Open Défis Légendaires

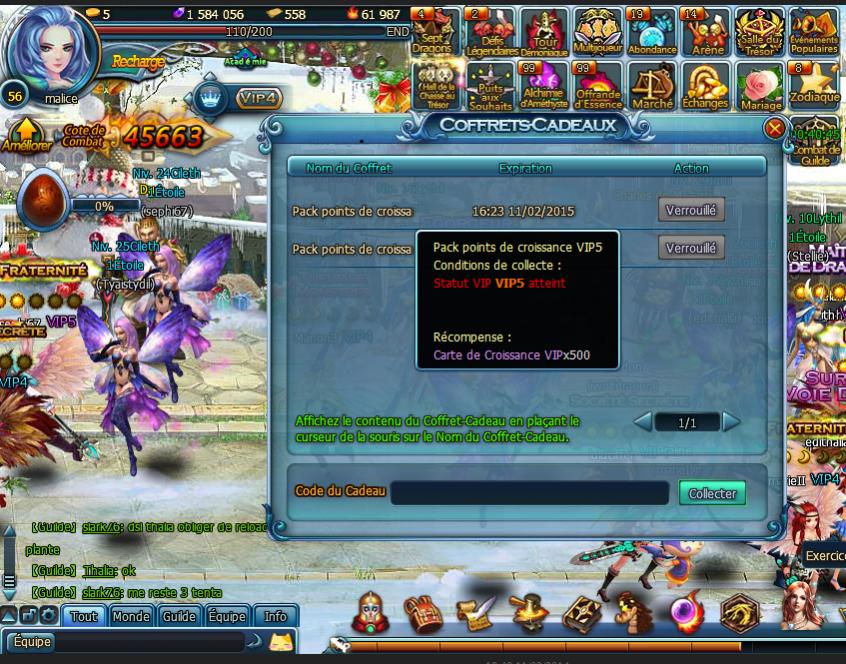click(x=491, y=33)
